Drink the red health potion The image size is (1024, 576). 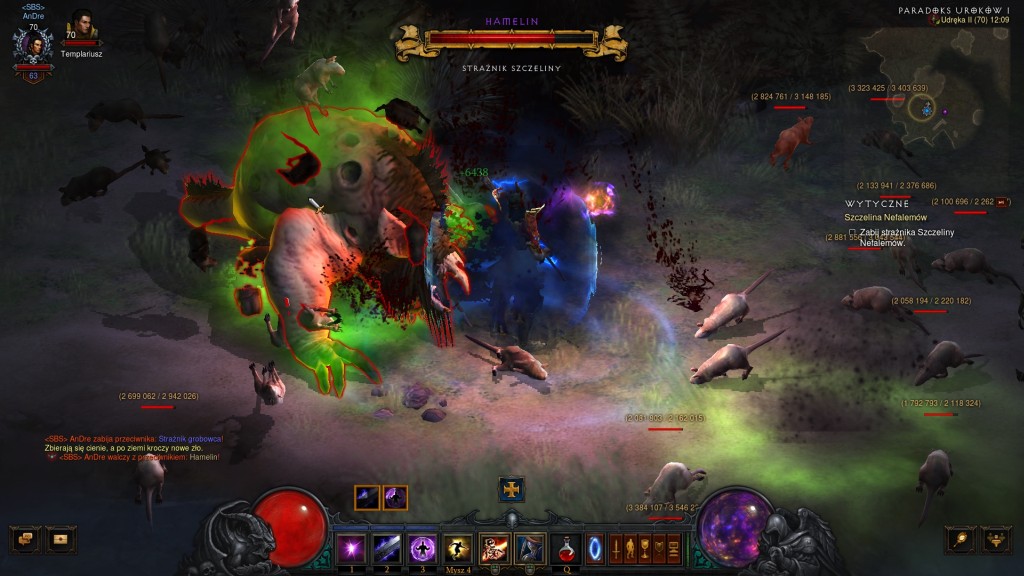[566, 548]
